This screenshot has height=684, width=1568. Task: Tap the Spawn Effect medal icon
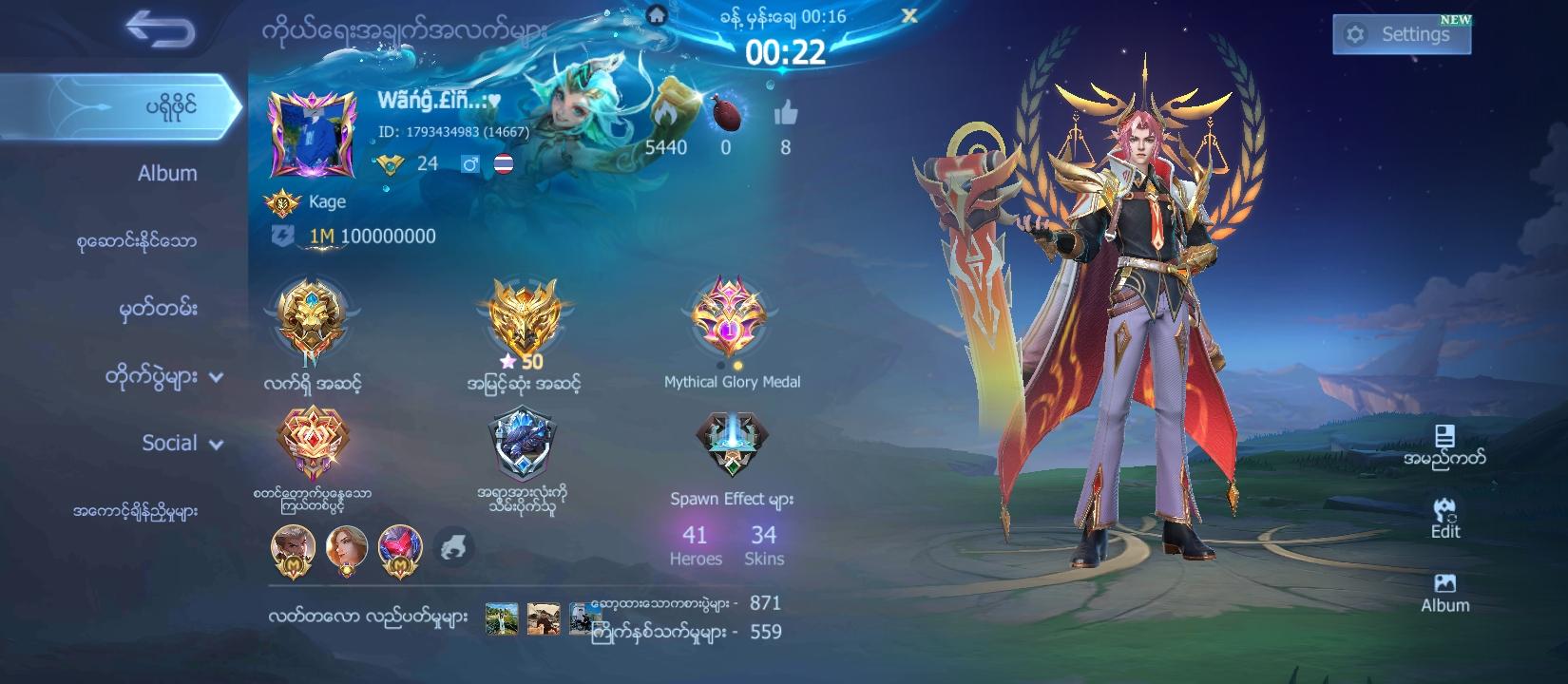pos(733,440)
